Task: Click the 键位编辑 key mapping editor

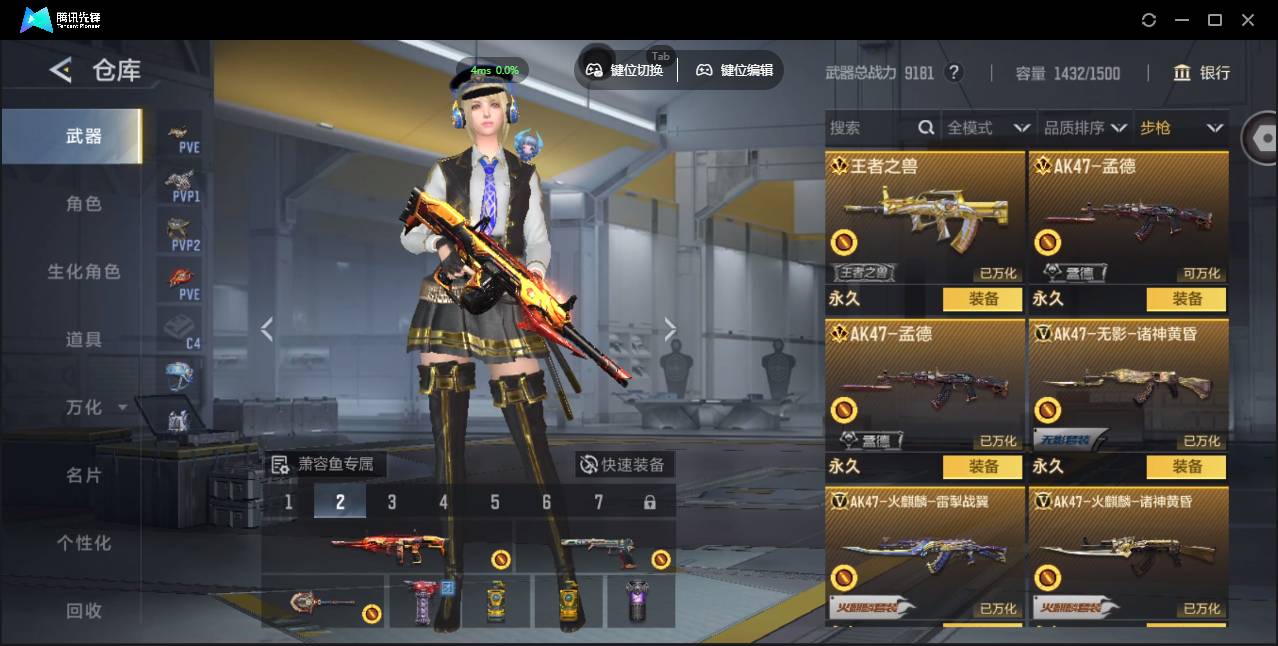Action: 735,70
